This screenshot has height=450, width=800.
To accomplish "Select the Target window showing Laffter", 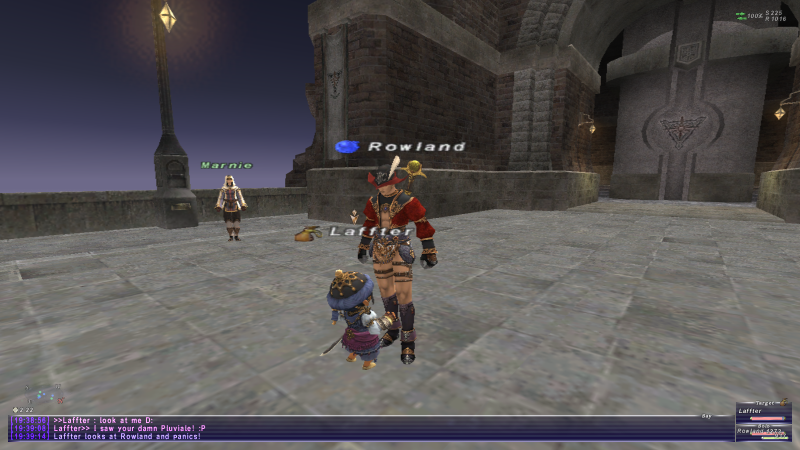I will (x=763, y=411).
